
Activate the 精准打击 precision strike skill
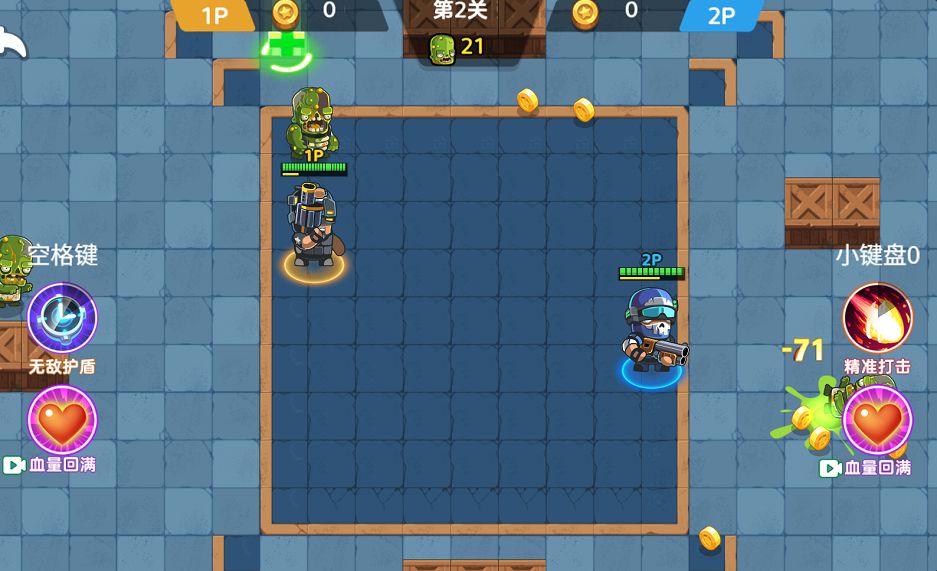(877, 319)
